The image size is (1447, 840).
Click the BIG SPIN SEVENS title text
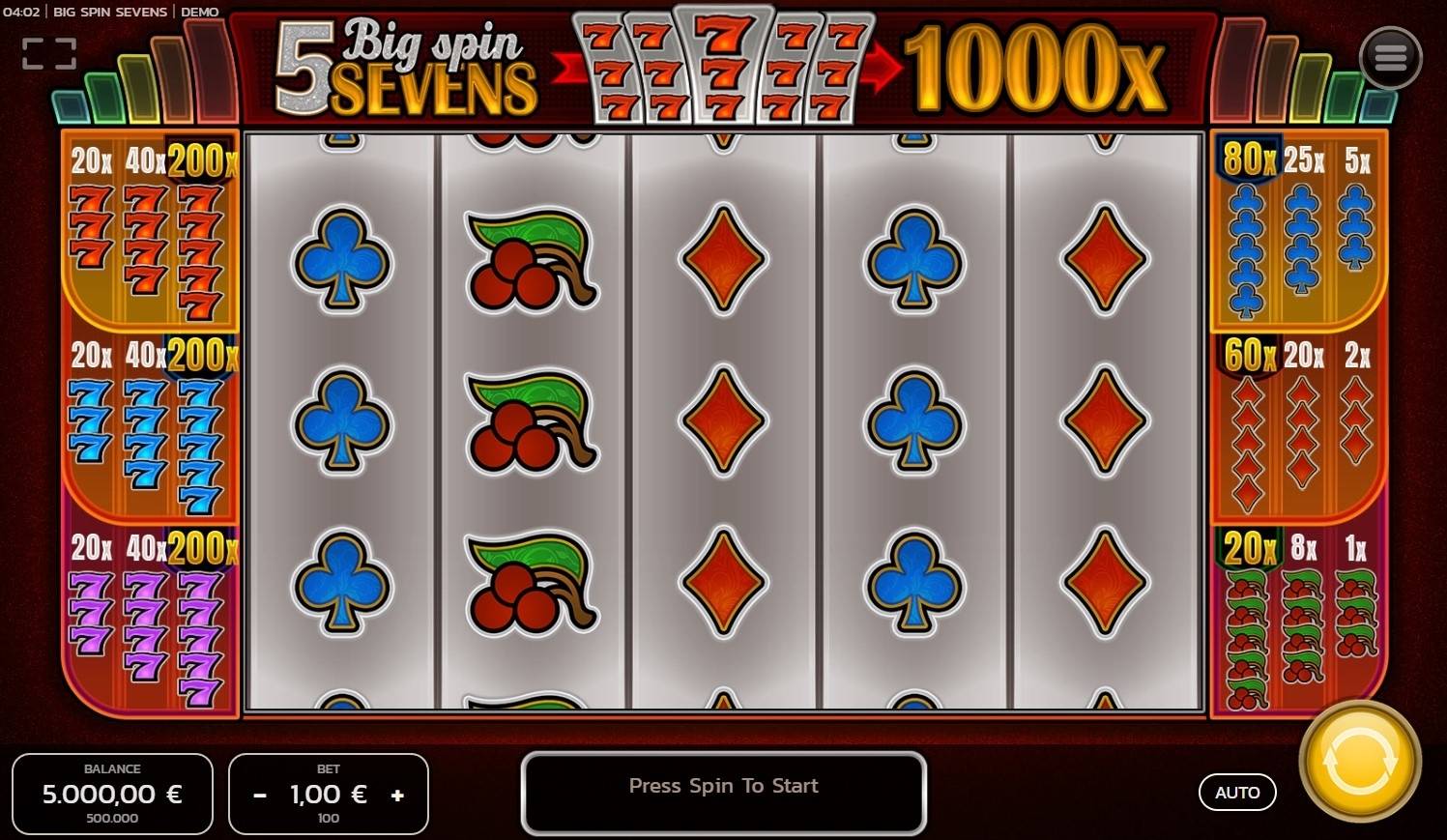point(110,12)
